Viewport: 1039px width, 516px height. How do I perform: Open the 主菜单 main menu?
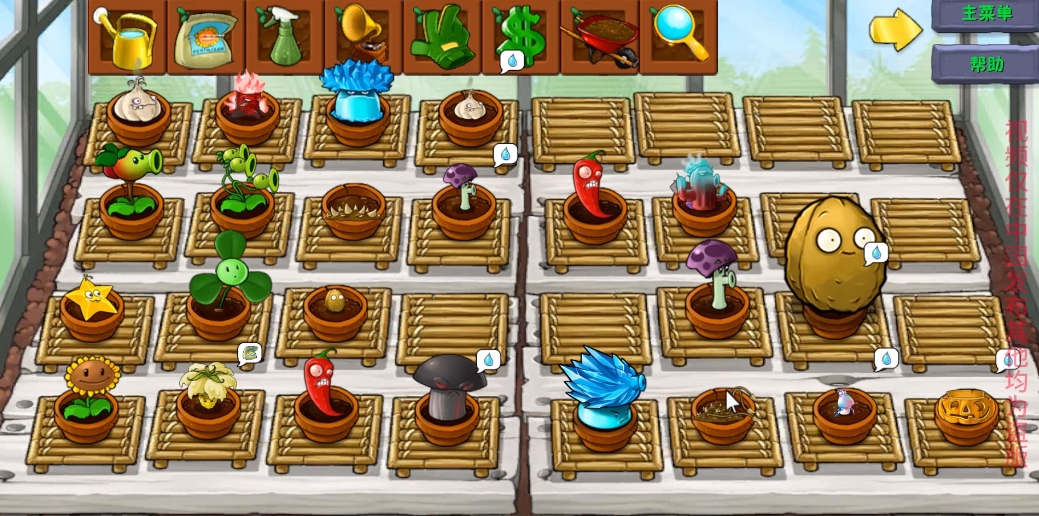986,14
